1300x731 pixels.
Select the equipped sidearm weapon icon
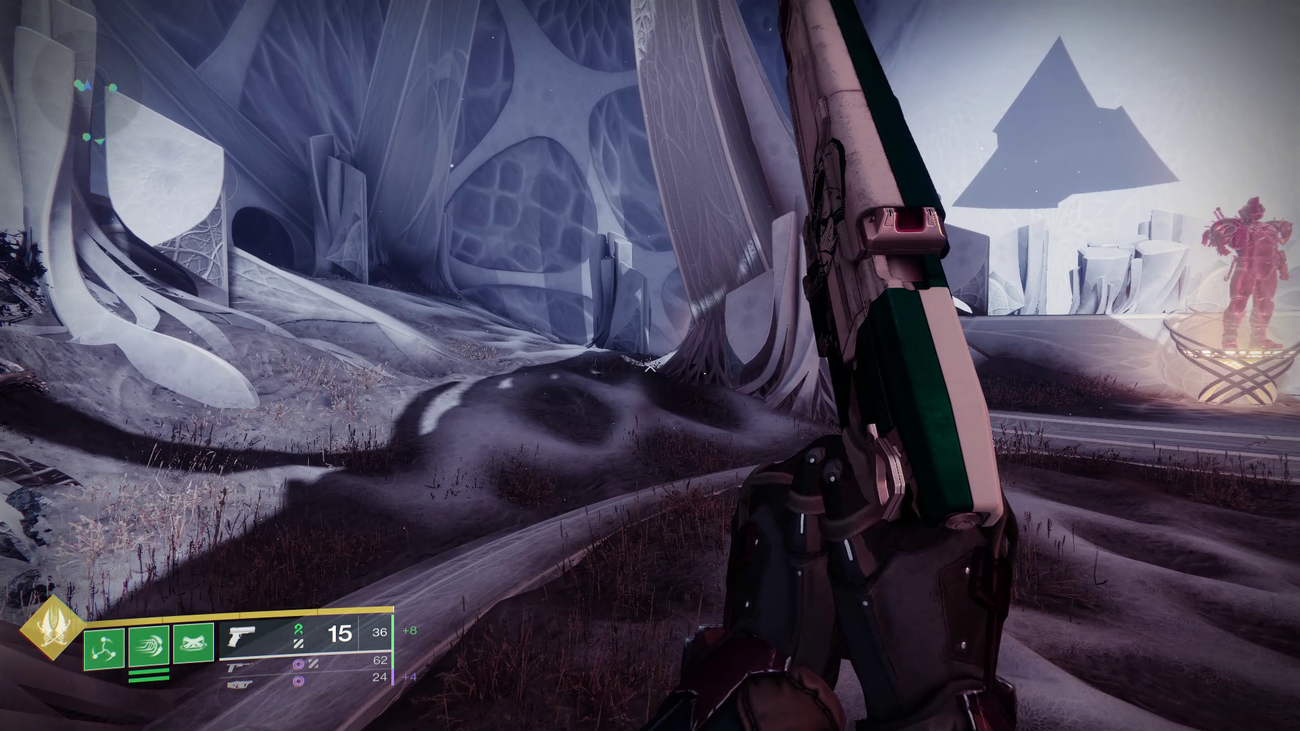(x=241, y=635)
